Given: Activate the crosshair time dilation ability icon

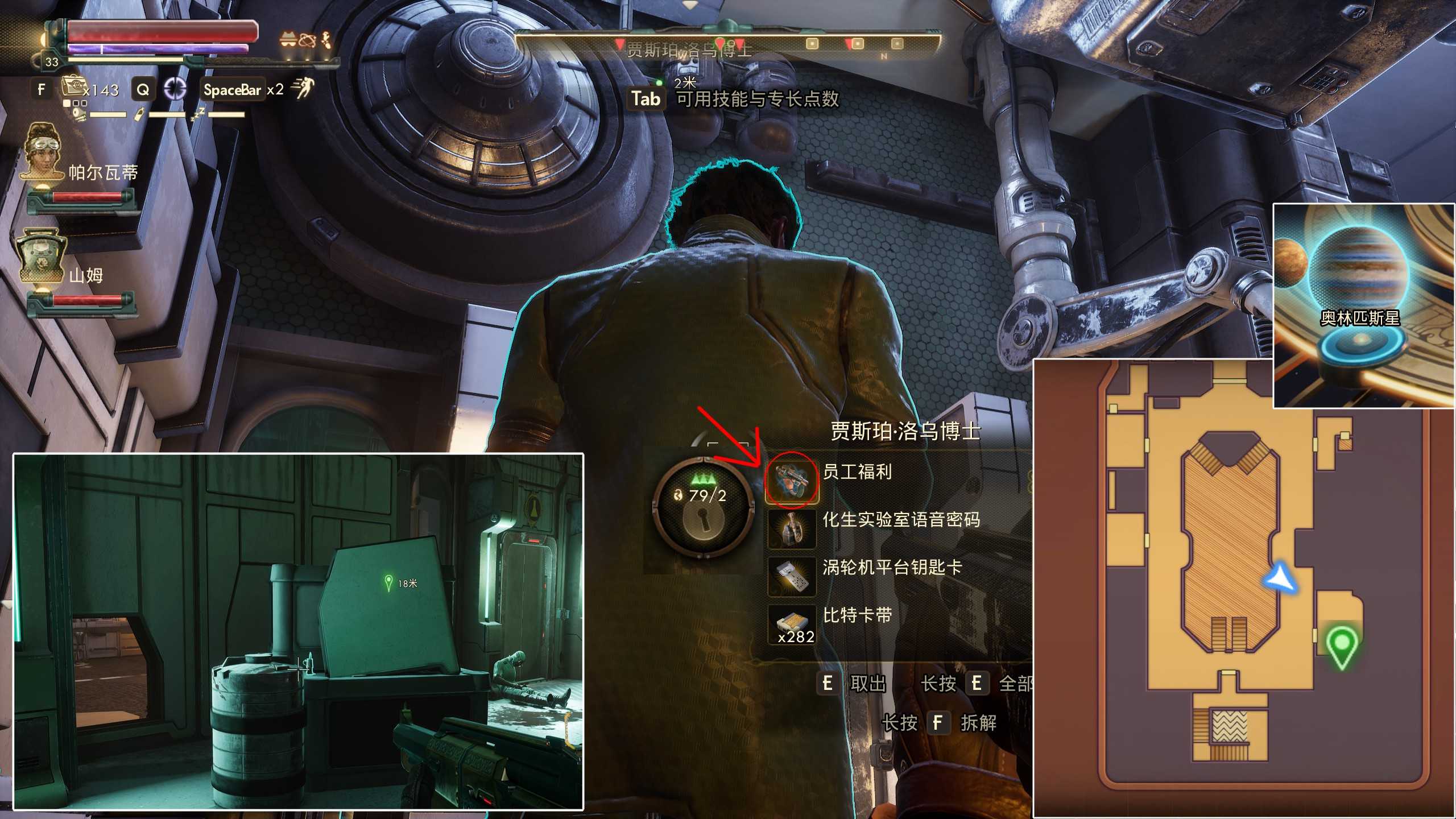Looking at the screenshot, I should coord(175,89).
